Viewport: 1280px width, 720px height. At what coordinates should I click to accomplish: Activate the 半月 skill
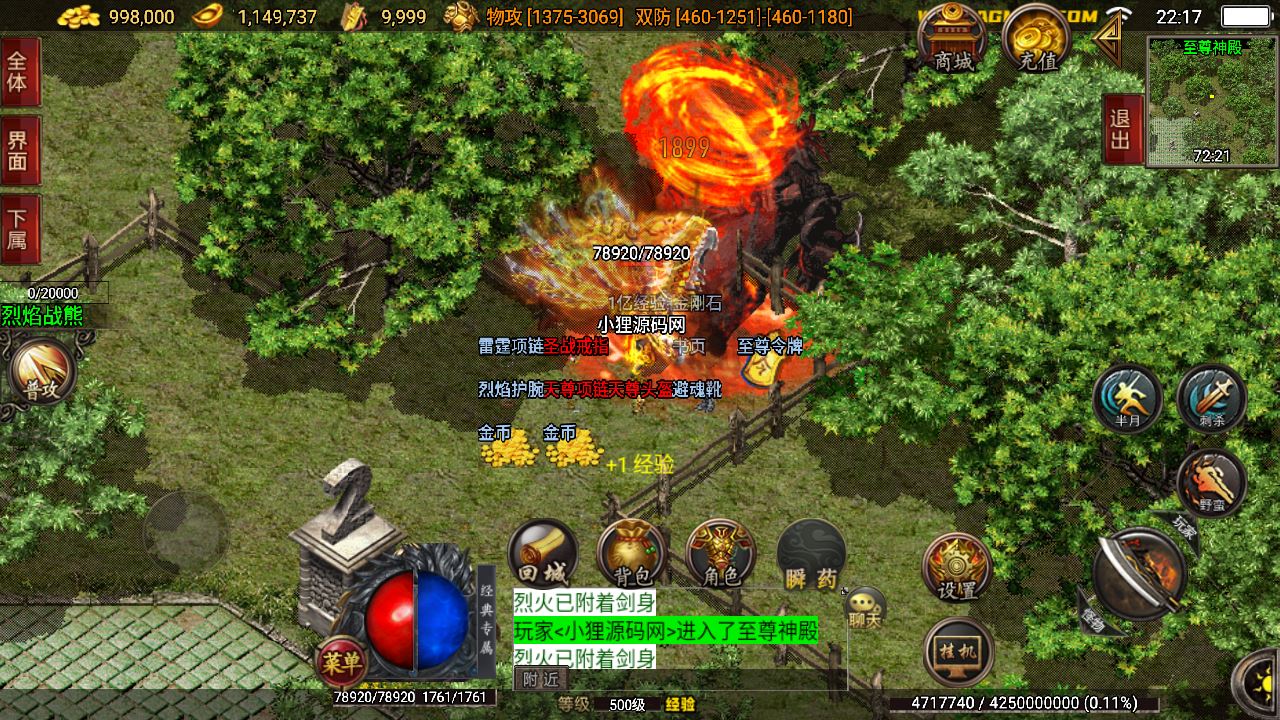(1128, 399)
